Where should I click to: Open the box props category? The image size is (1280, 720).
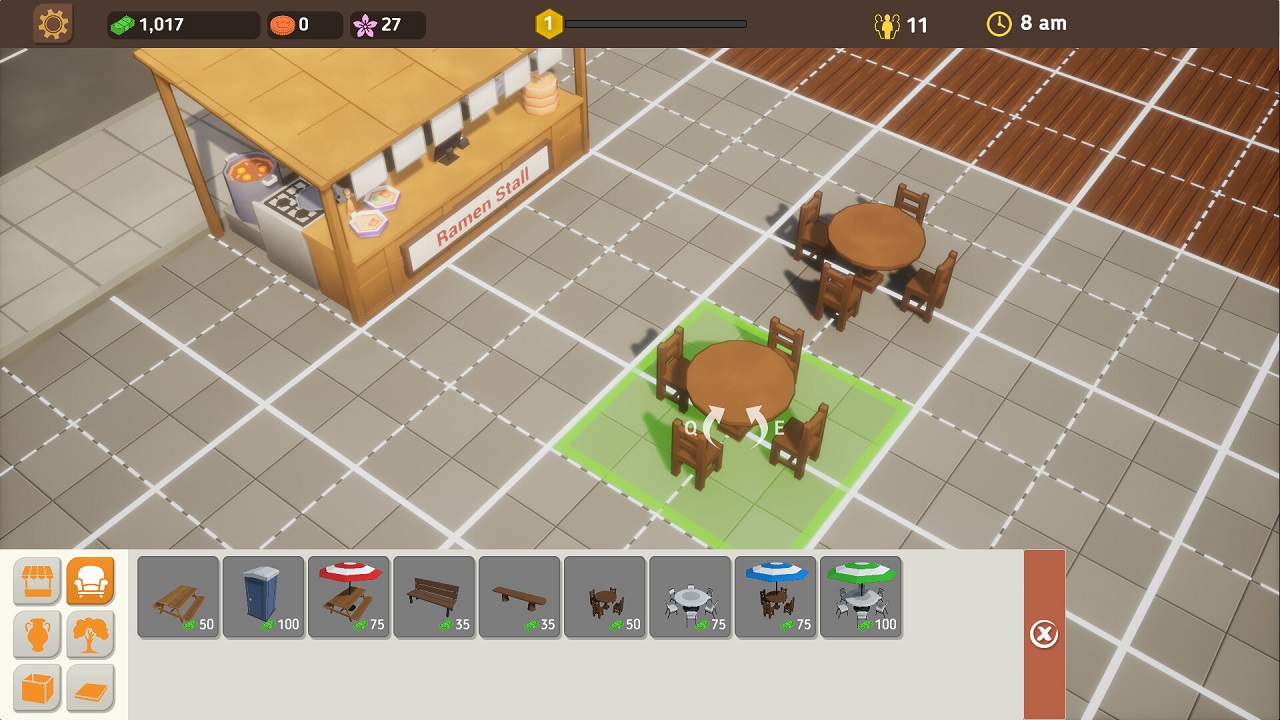(37, 688)
